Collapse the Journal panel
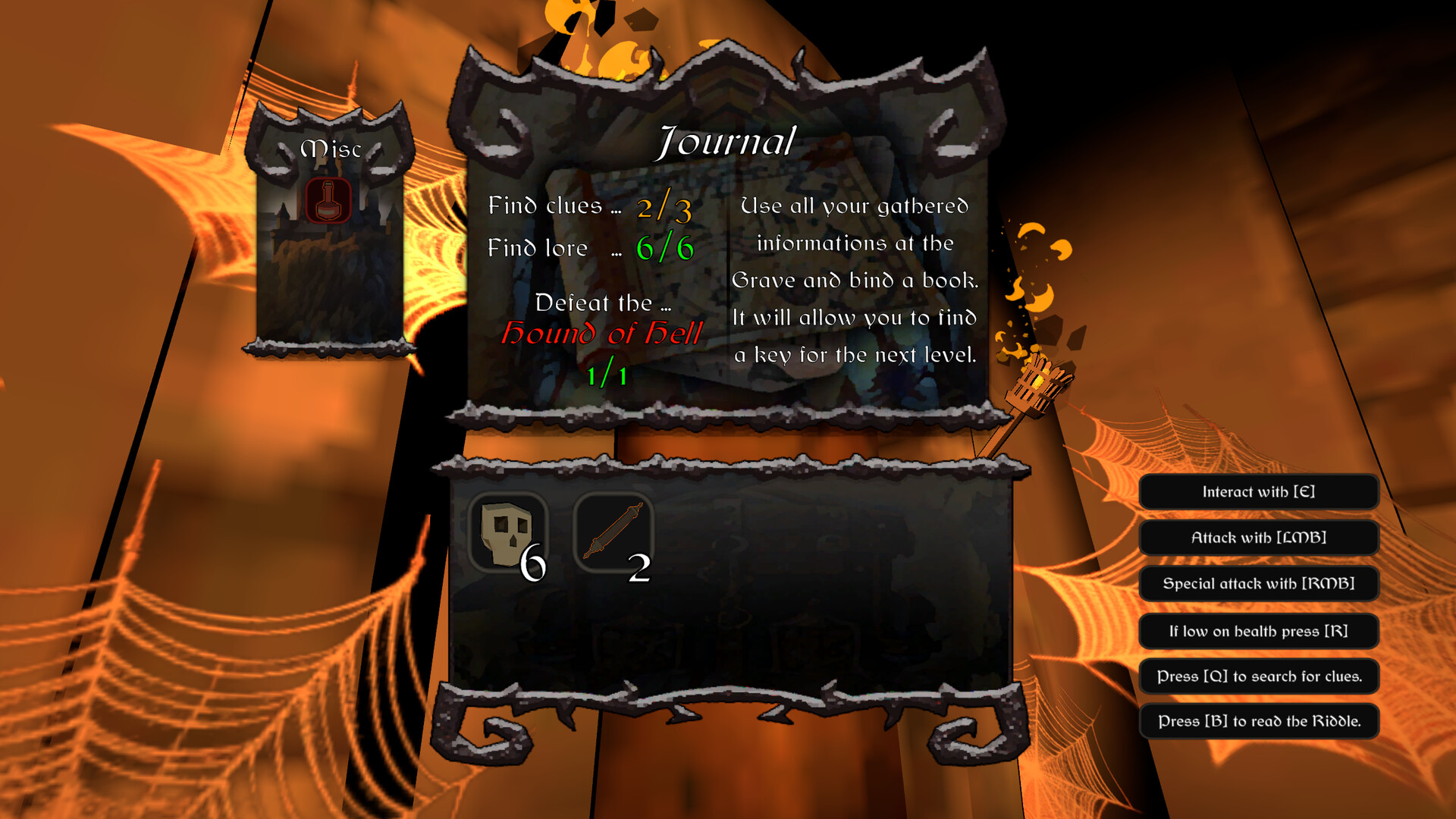 click(726, 140)
